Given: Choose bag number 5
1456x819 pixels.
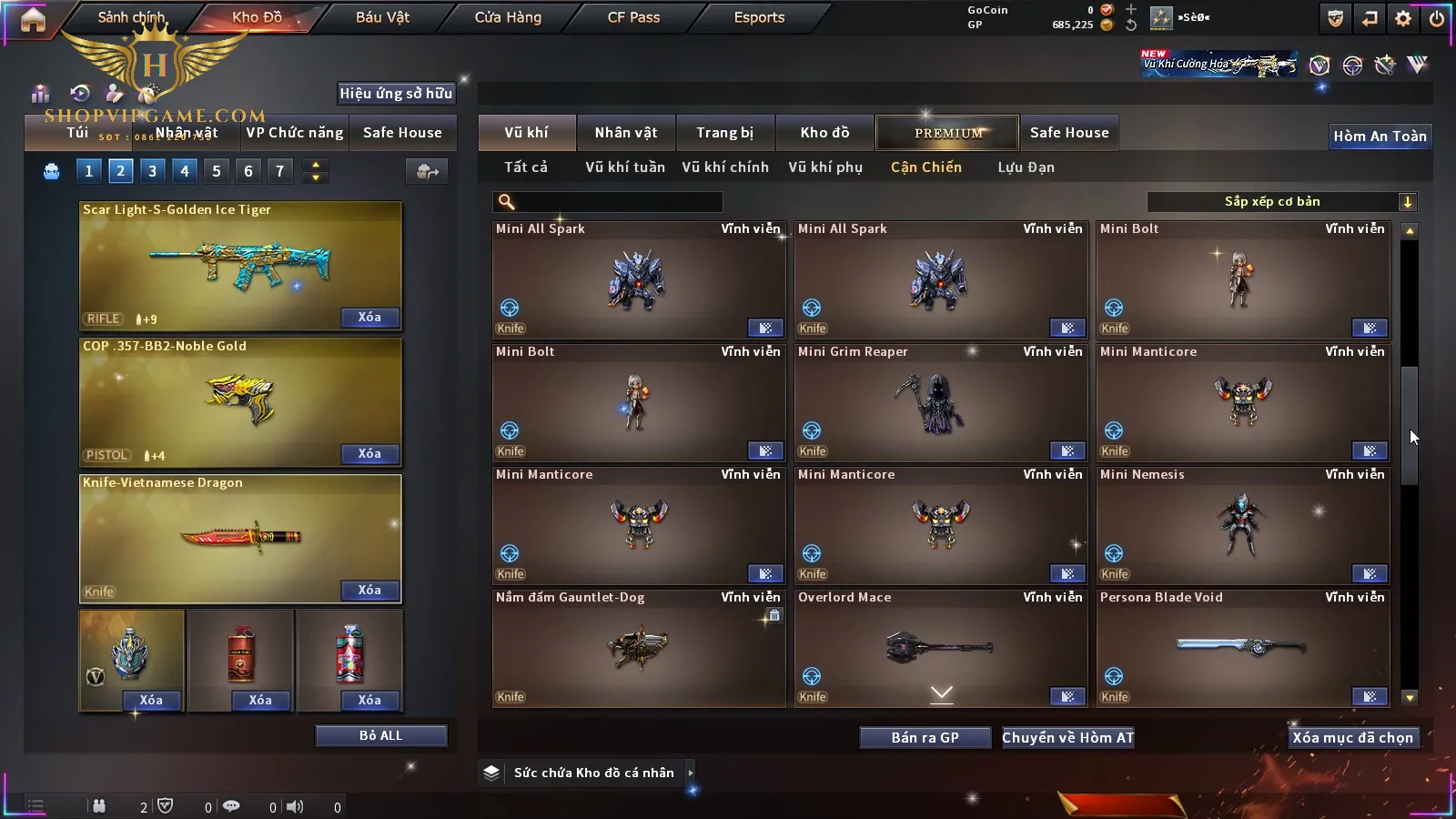Looking at the screenshot, I should pyautogui.click(x=217, y=171).
